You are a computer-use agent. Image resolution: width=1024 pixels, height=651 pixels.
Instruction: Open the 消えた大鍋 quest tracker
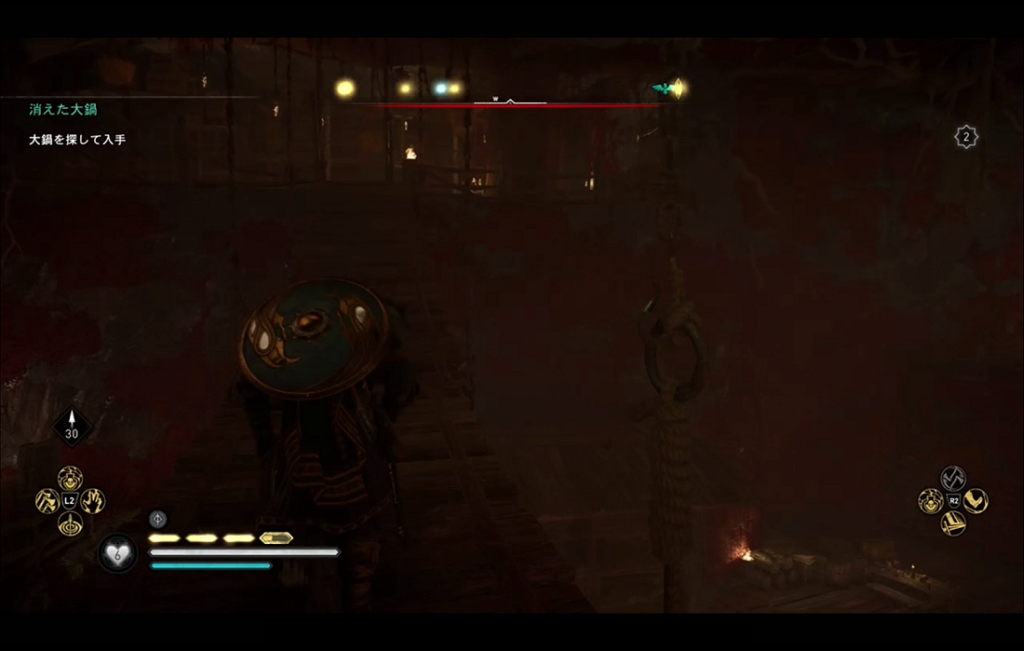coord(63,110)
